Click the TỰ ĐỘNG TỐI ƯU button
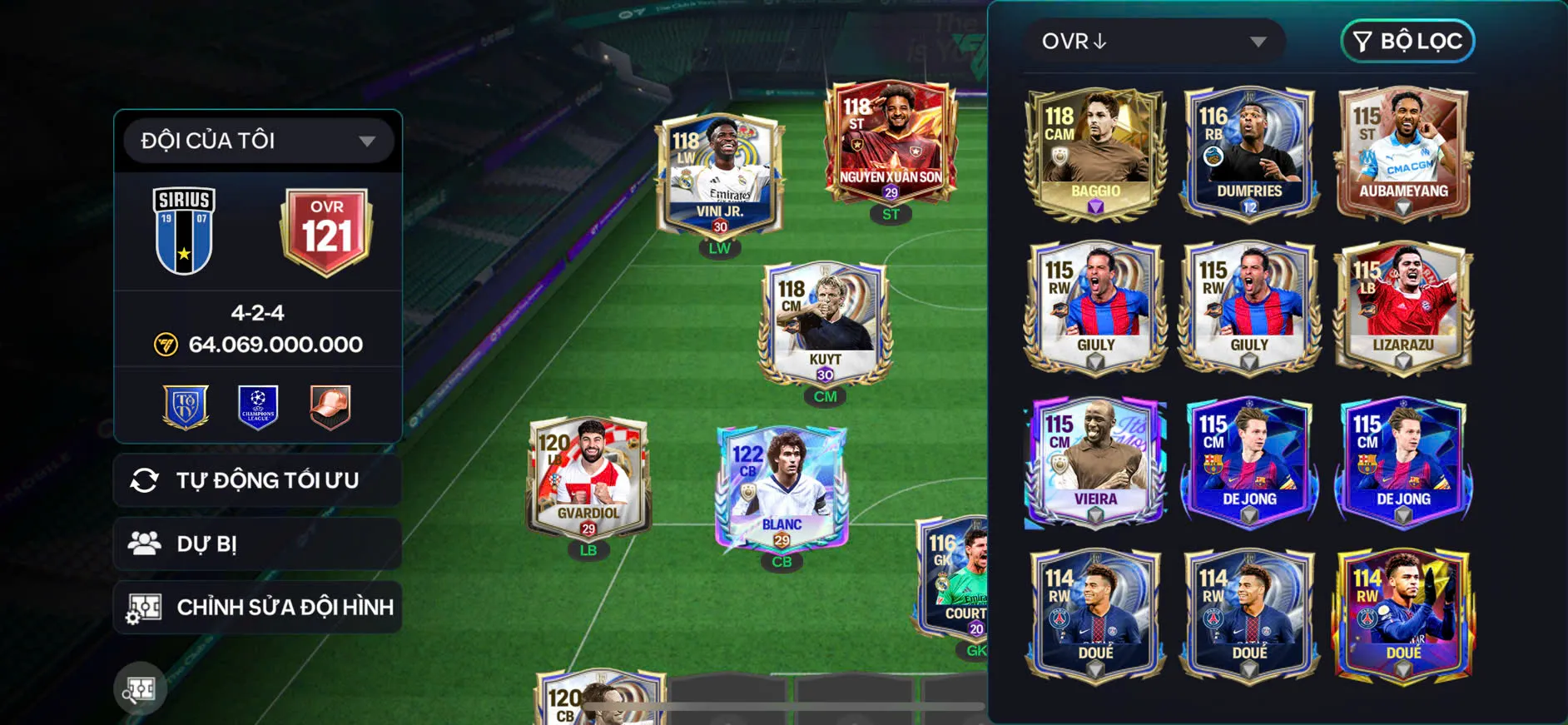 (257, 480)
